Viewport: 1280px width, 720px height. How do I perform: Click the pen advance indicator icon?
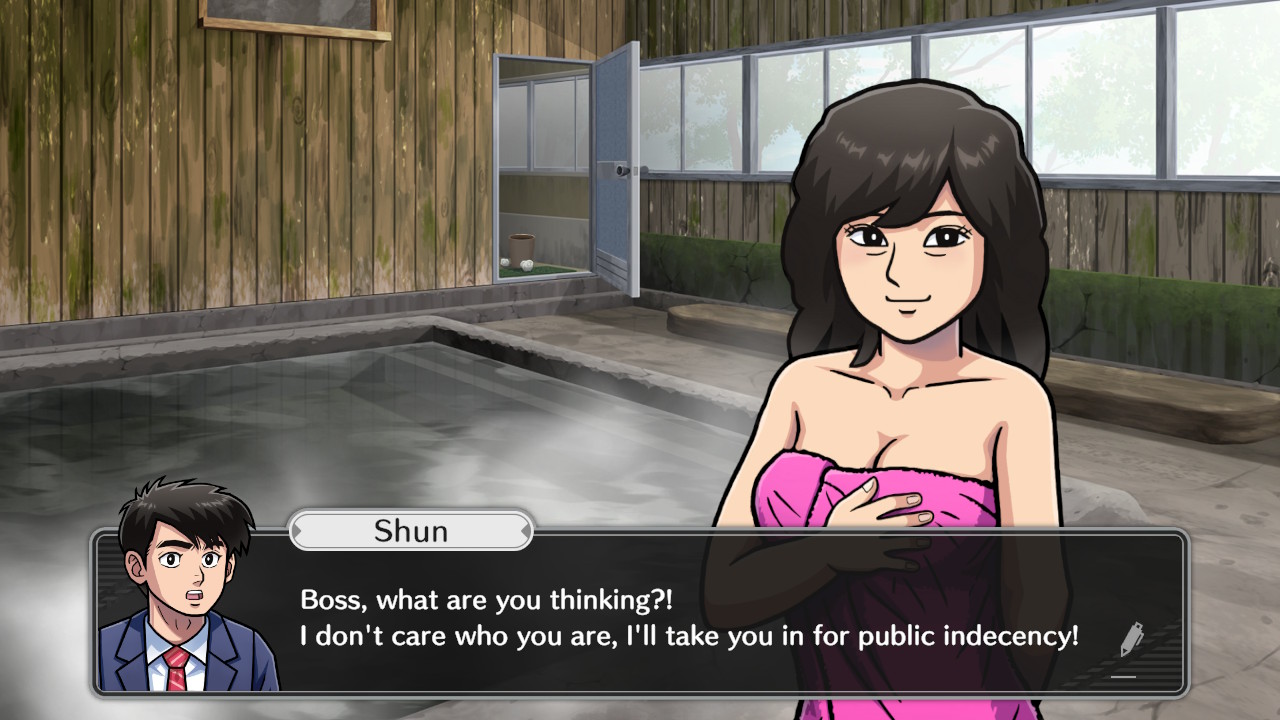(1130, 640)
